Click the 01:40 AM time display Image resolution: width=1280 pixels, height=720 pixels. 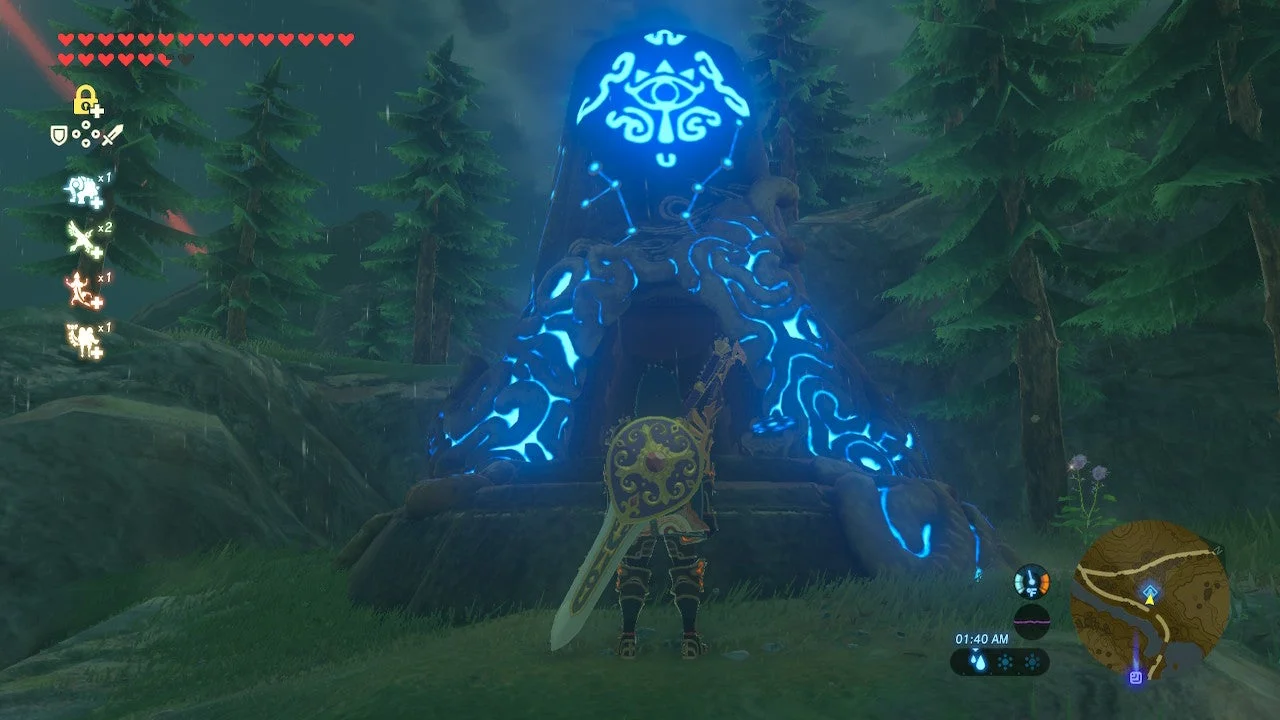[982, 639]
